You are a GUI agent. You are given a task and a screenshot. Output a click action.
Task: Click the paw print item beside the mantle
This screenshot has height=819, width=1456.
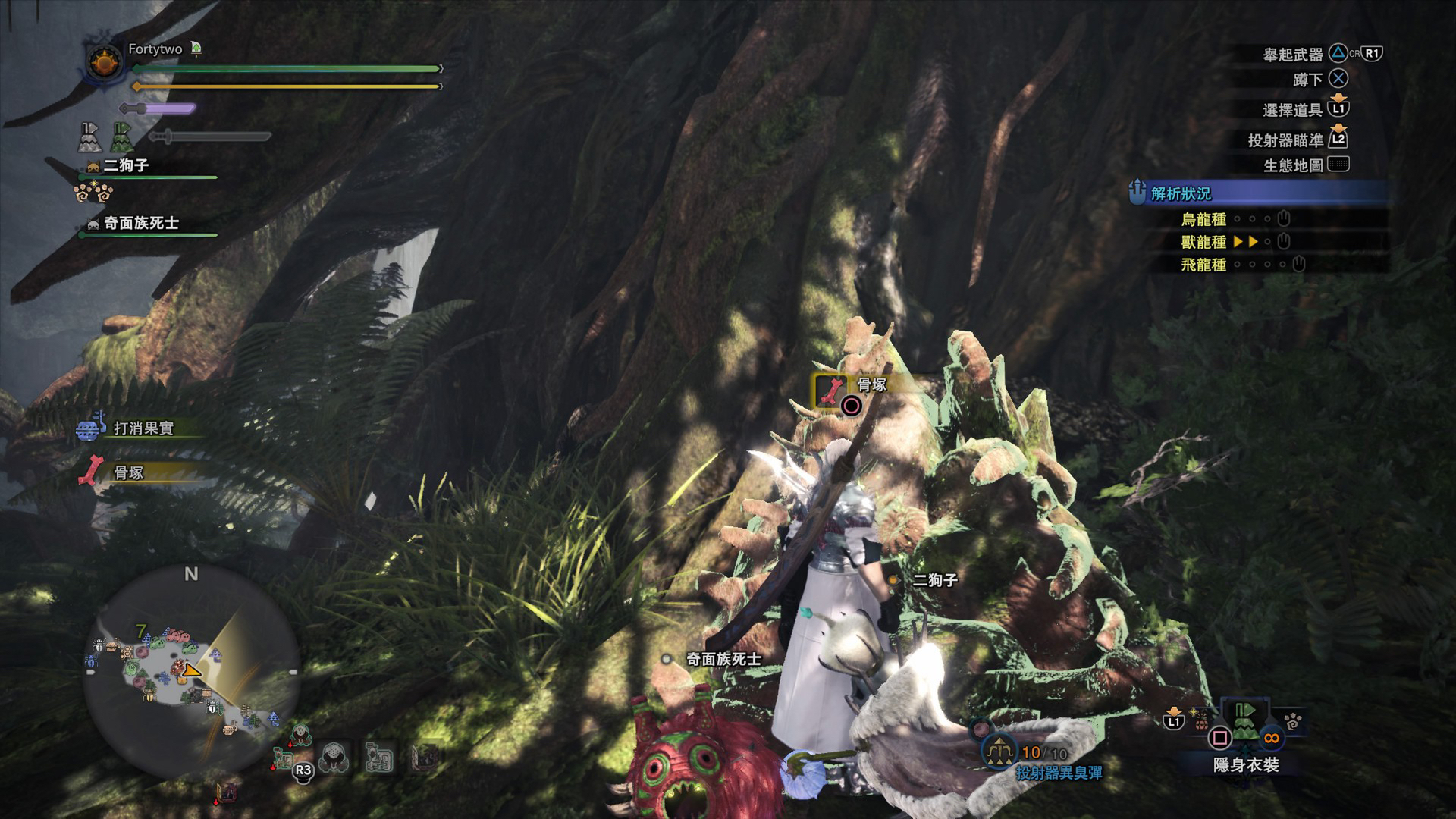click(x=1294, y=719)
